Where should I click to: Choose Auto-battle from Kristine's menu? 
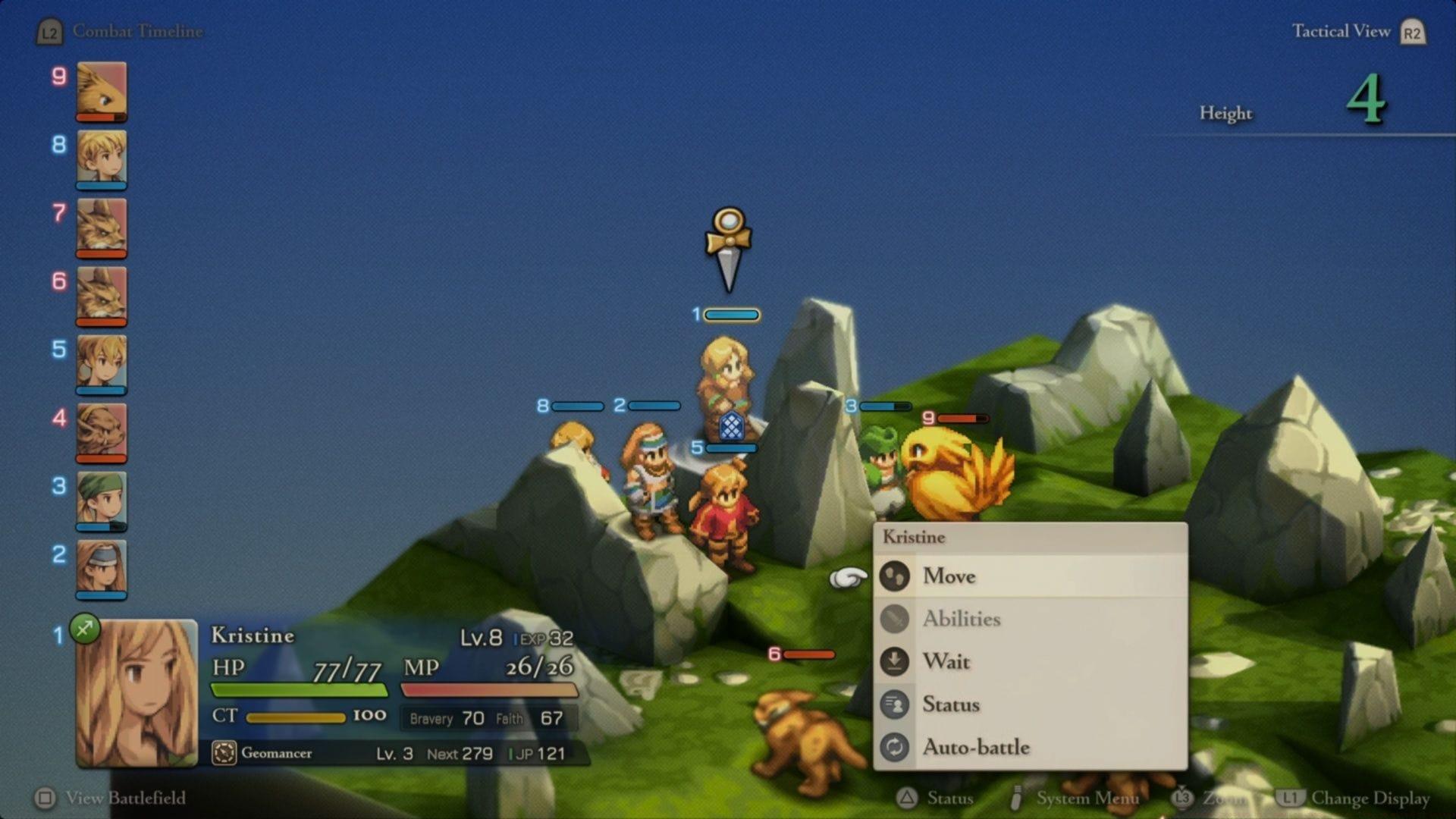(x=978, y=747)
